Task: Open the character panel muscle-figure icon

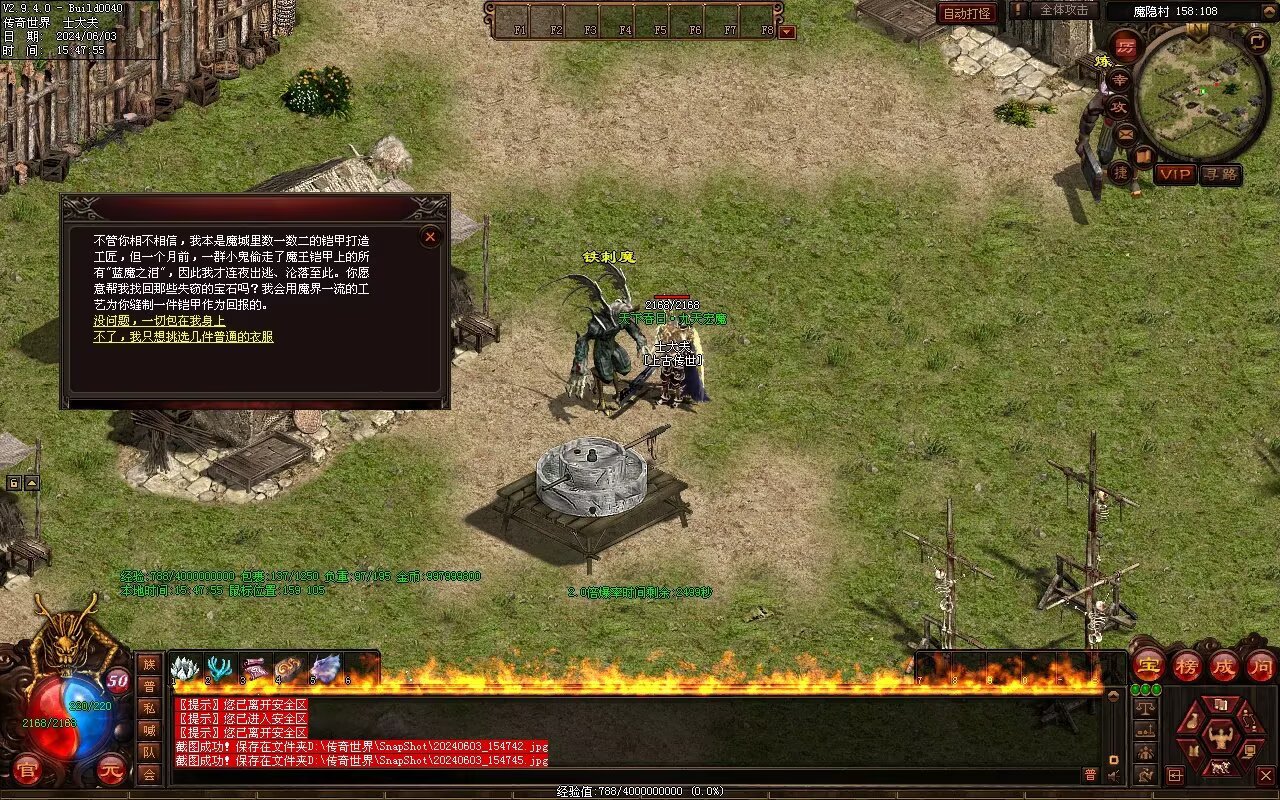Action: click(x=1221, y=738)
